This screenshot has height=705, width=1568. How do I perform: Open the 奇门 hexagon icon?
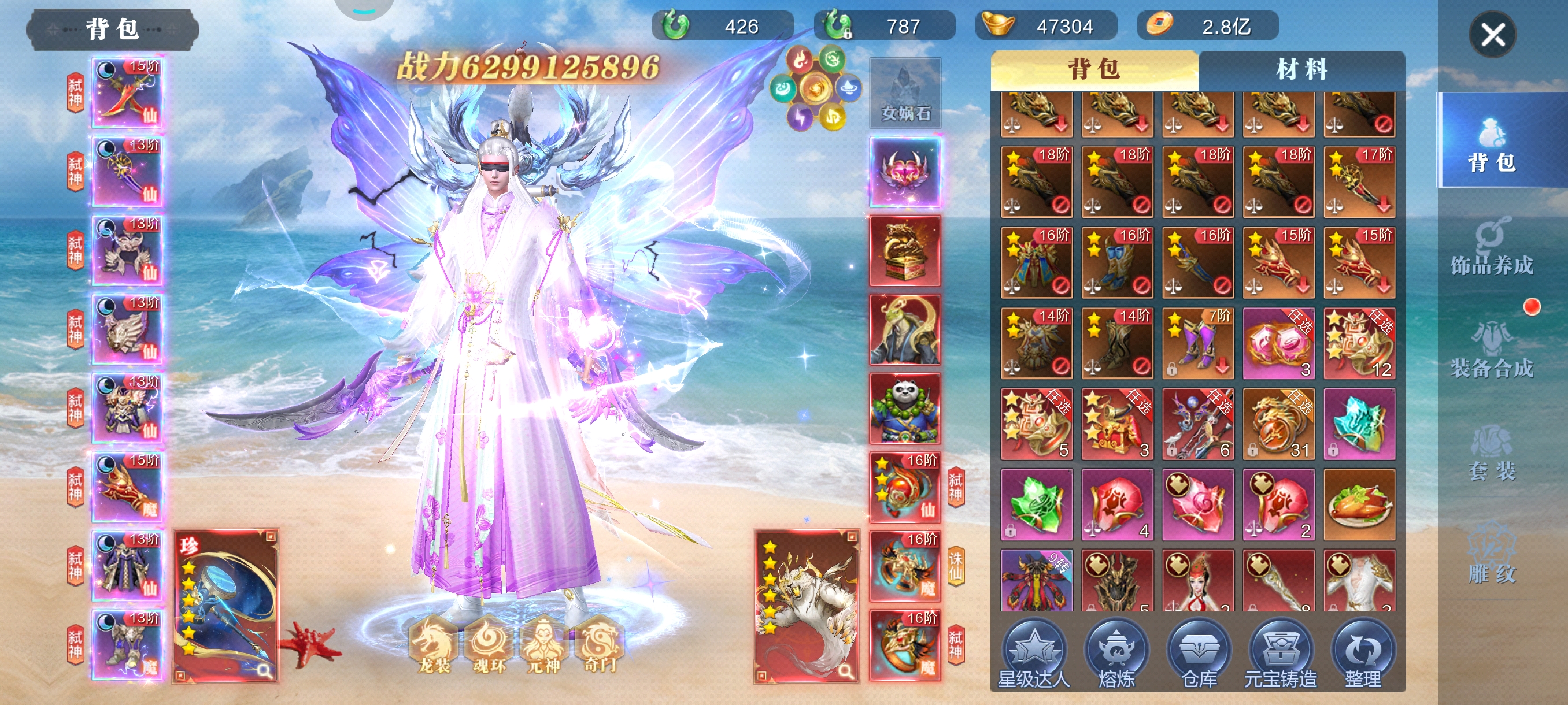pyautogui.click(x=600, y=646)
